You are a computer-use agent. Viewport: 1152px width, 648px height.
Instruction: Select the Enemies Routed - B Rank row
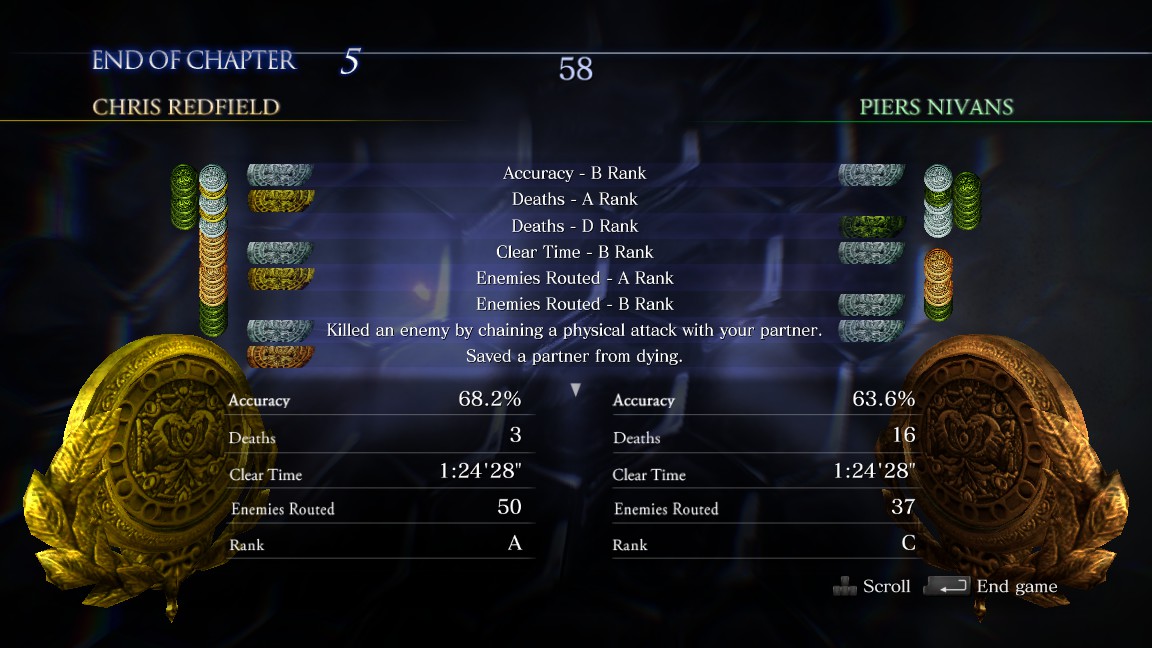[x=575, y=304]
